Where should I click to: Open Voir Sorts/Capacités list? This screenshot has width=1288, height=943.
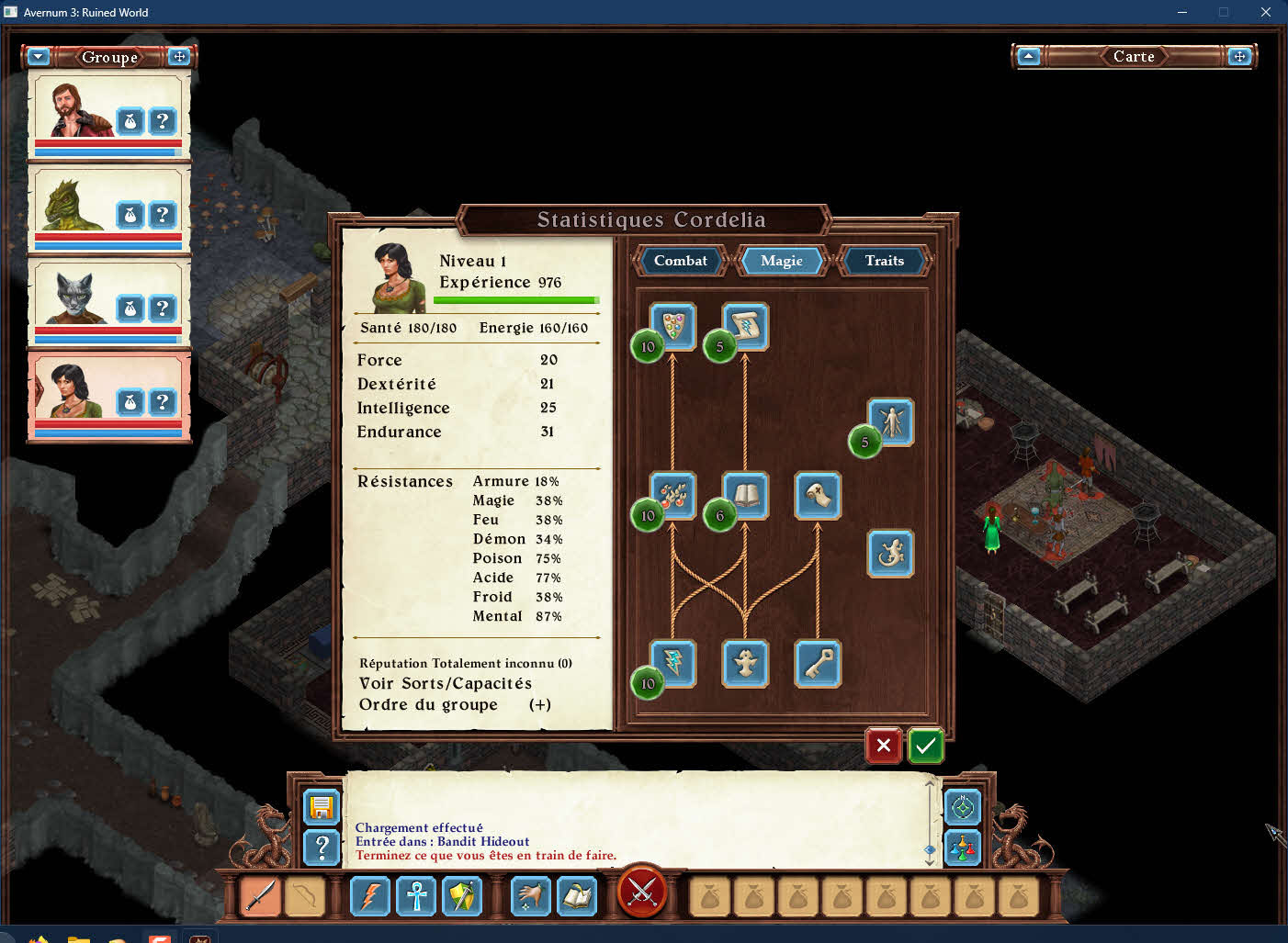coord(446,683)
